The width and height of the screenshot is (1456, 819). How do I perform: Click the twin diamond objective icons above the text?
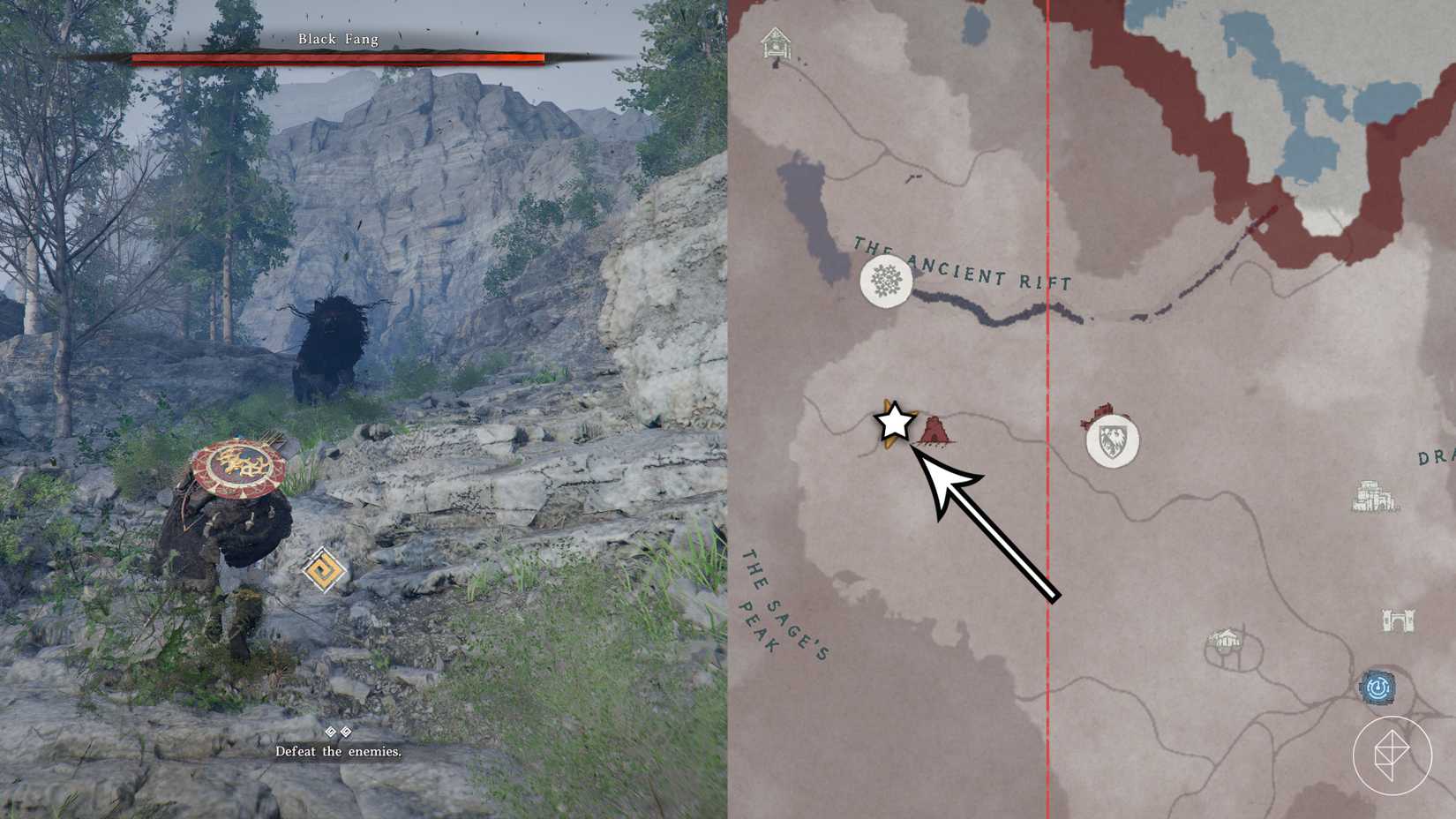(338, 731)
